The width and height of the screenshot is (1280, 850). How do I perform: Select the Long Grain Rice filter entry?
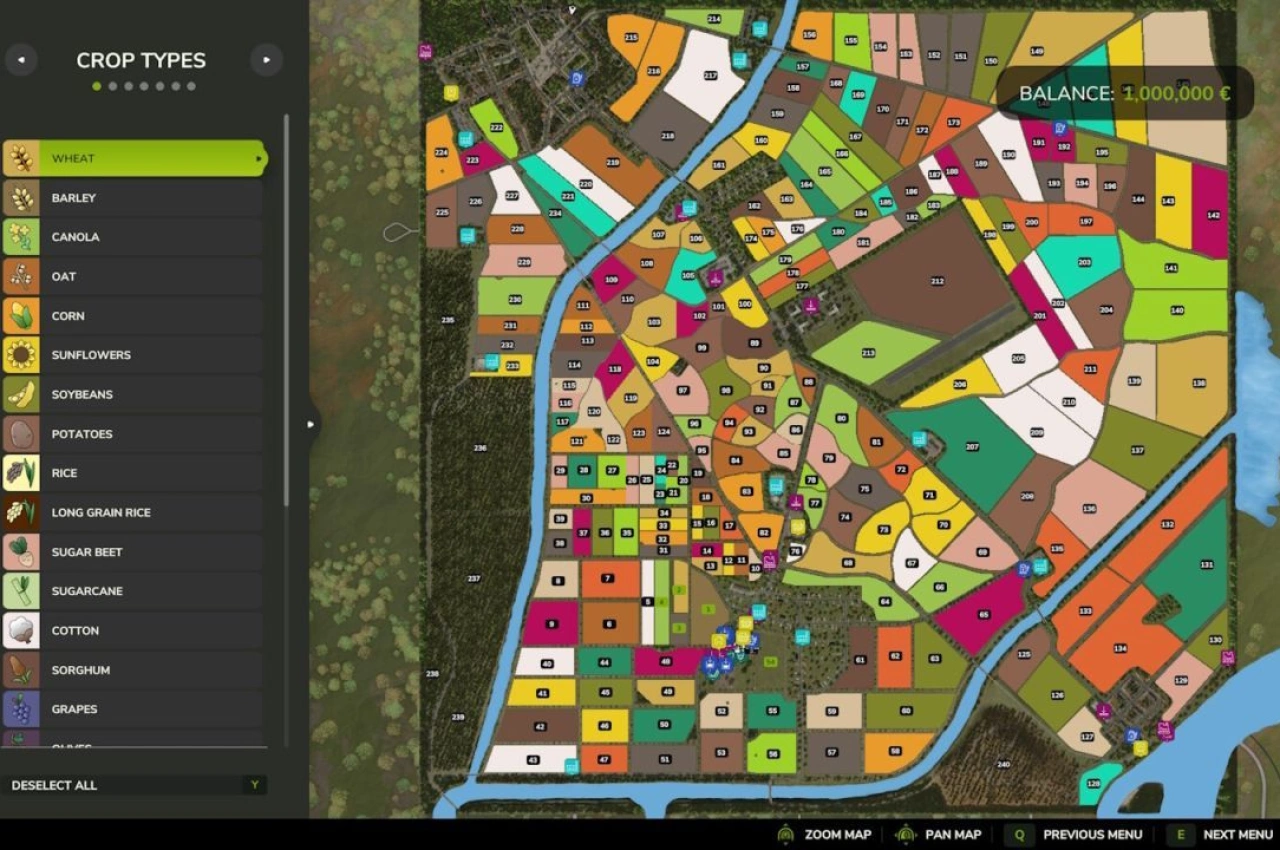pyautogui.click(x=135, y=512)
